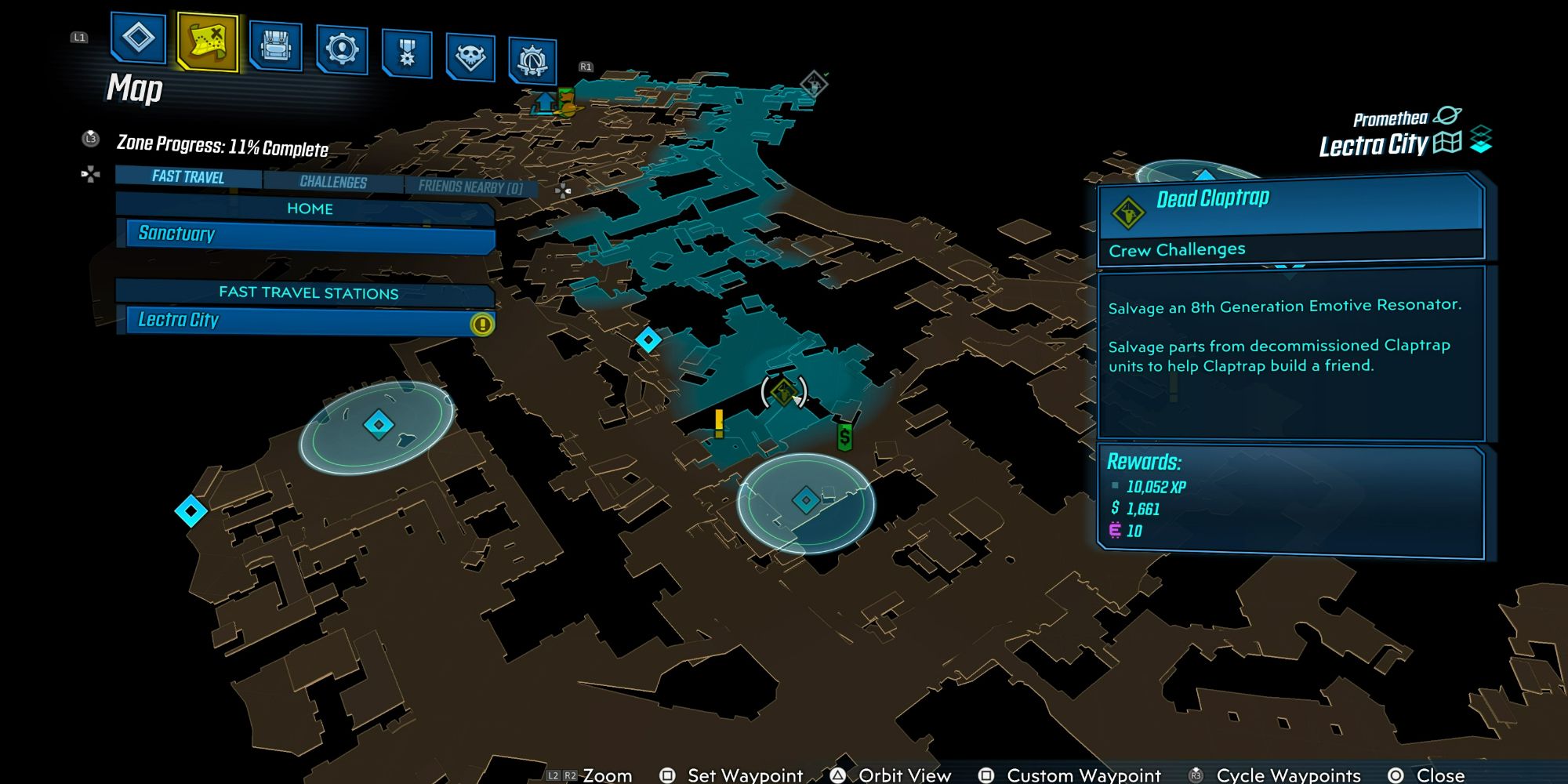Screen dimensions: 1568x784
Task: Switch to the backpack Inventory tab
Action: click(x=276, y=46)
